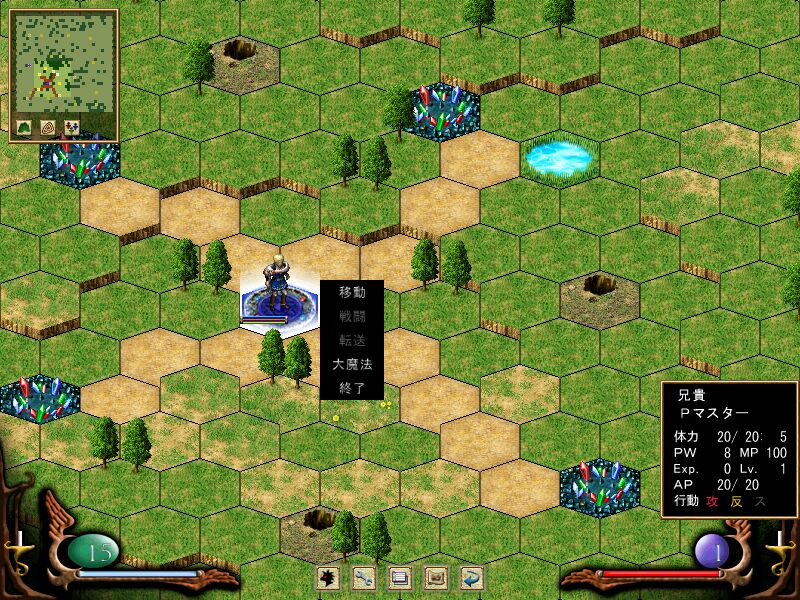Choose 大魔法 (Great Magic) from the menu
800x600 pixels.
[352, 365]
